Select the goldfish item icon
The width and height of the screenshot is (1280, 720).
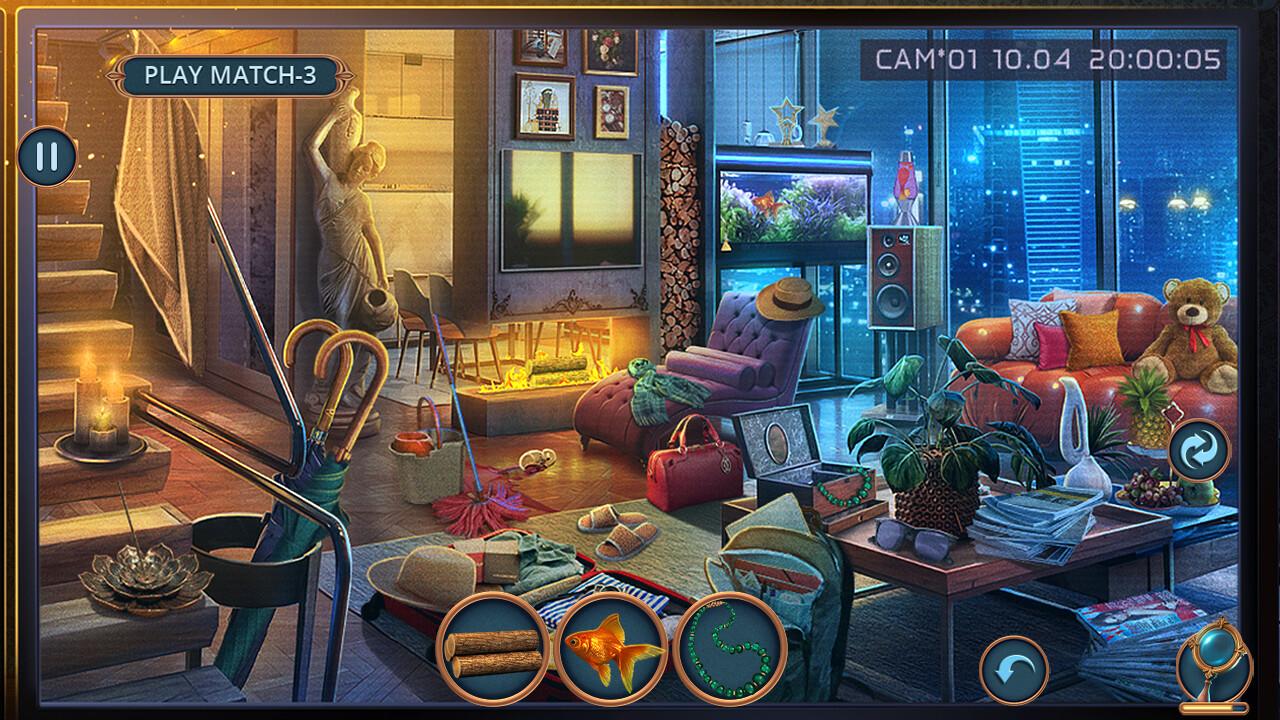[x=613, y=650]
